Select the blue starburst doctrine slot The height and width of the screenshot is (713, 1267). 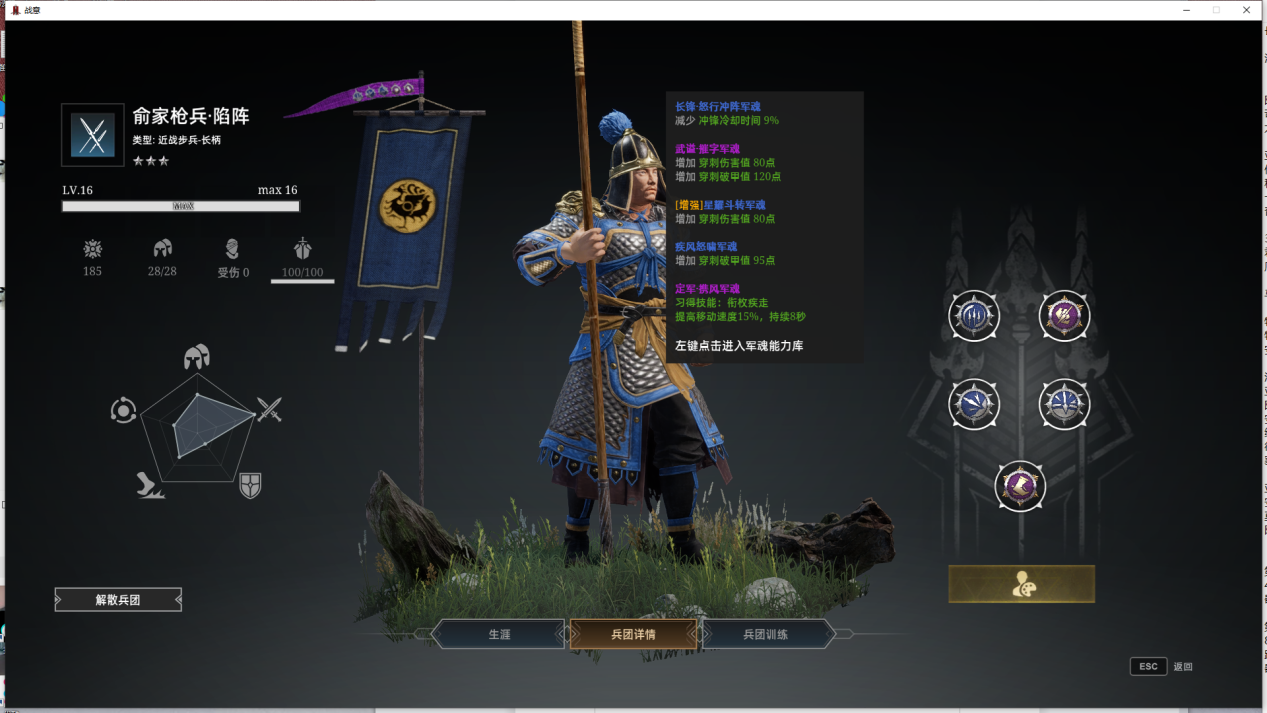[x=1064, y=405]
